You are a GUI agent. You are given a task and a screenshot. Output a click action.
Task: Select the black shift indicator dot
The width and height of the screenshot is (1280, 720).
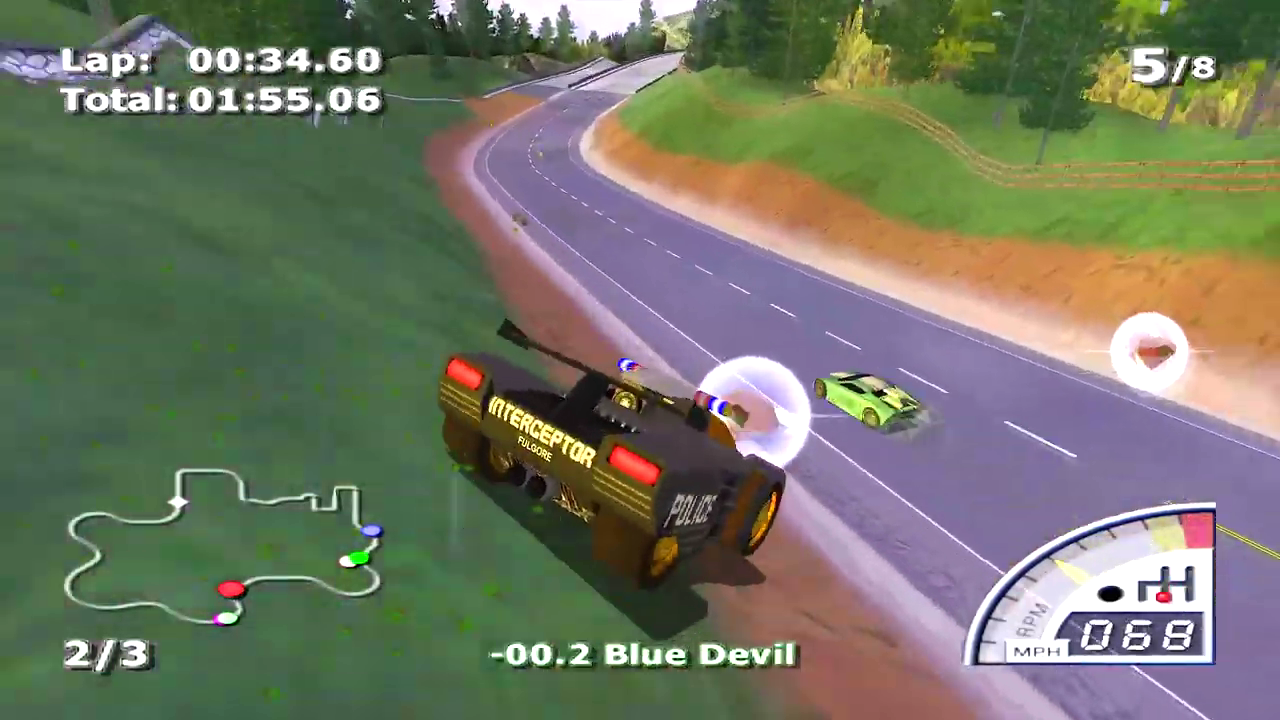tap(1113, 594)
